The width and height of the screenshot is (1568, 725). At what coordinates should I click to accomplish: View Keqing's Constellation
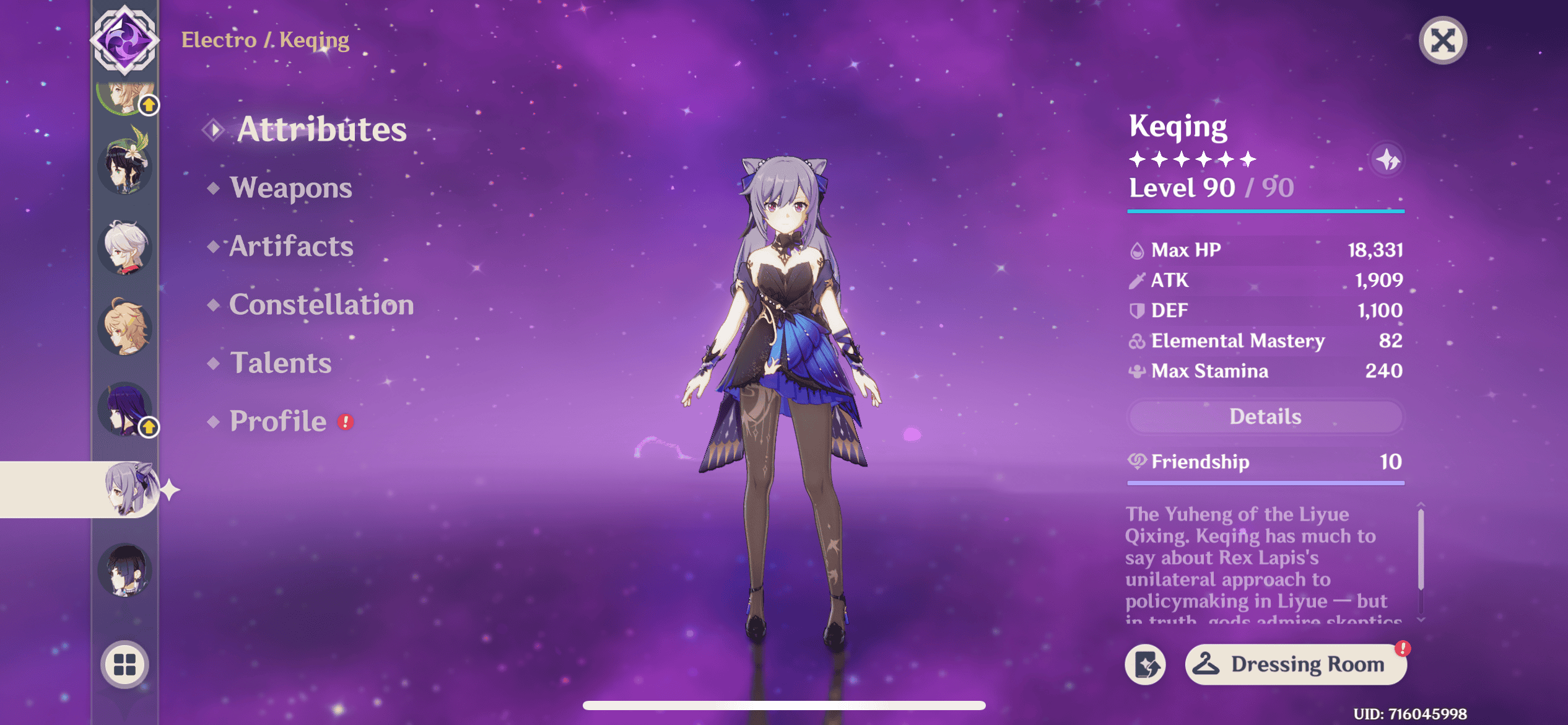tap(321, 305)
